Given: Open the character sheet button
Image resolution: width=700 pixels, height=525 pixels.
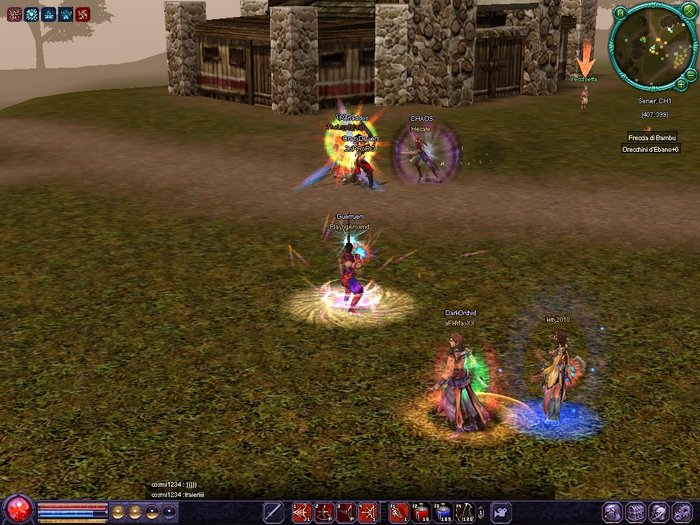Looking at the screenshot, I should 614,513.
